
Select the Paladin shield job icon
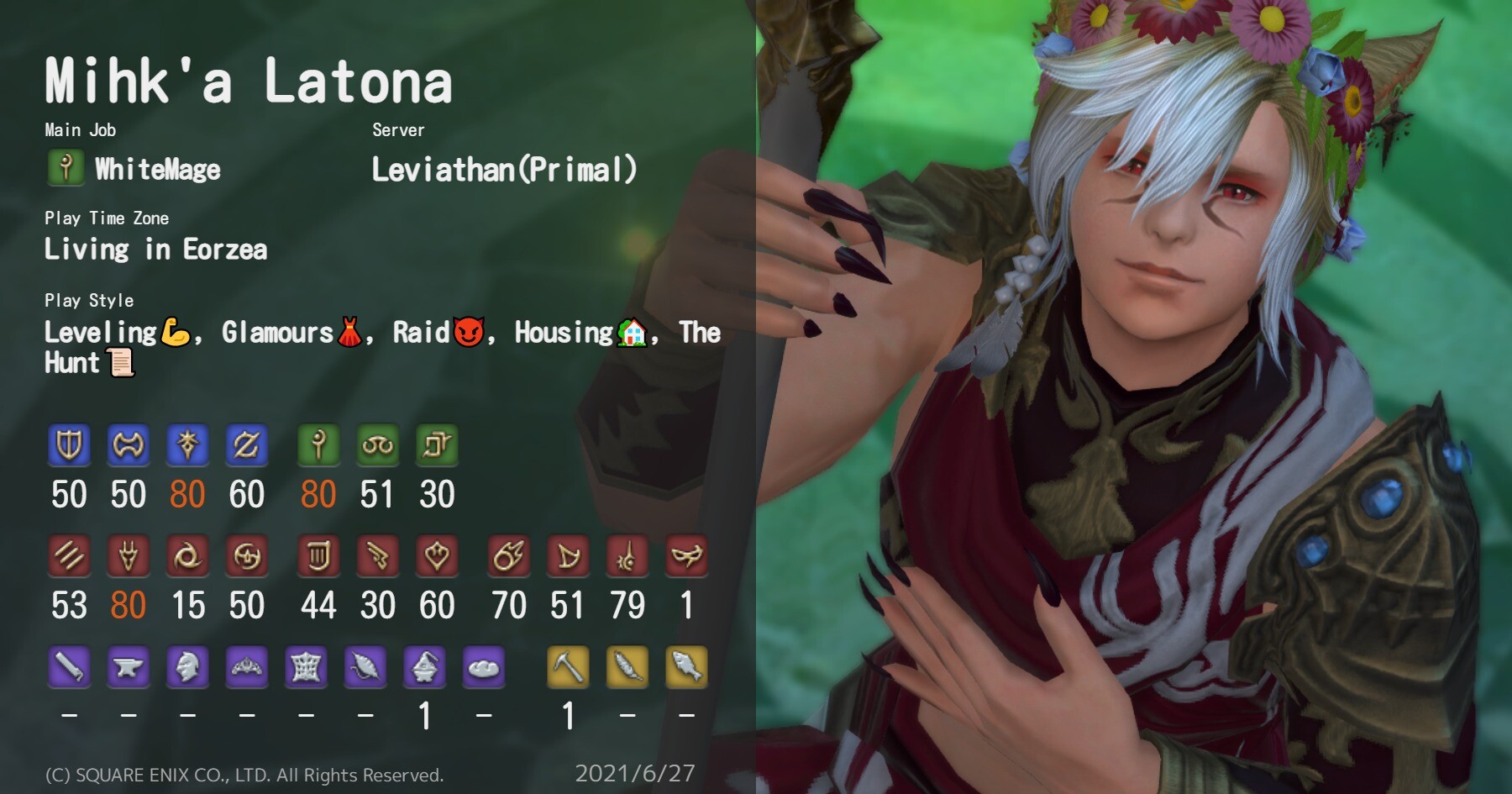(69, 445)
